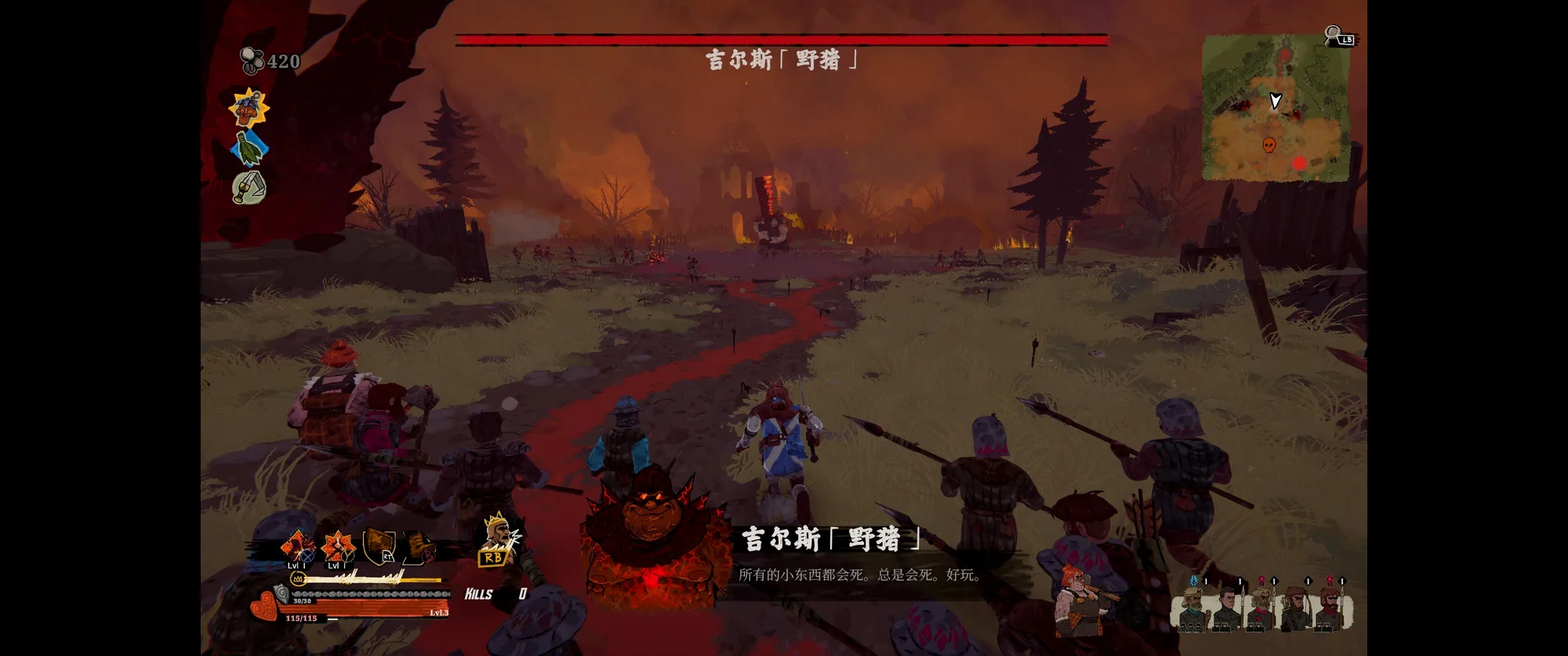Viewport: 1568px width, 656px height.
Task: Select the broken dagger relic icon
Action: click(249, 187)
